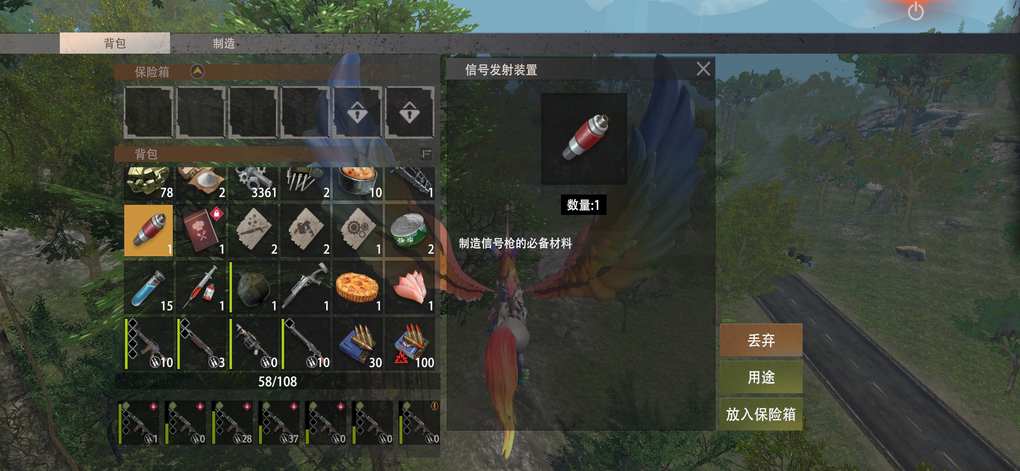Click the 丢弃 discard button
This screenshot has width=1020, height=471.
pos(760,340)
